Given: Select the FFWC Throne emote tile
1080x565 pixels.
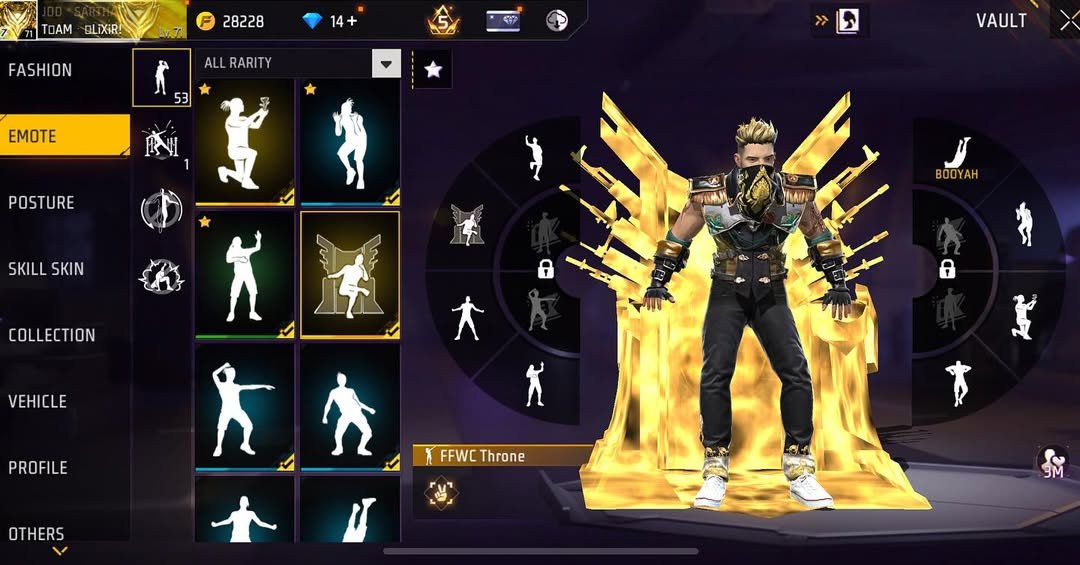Looking at the screenshot, I should tap(350, 275).
